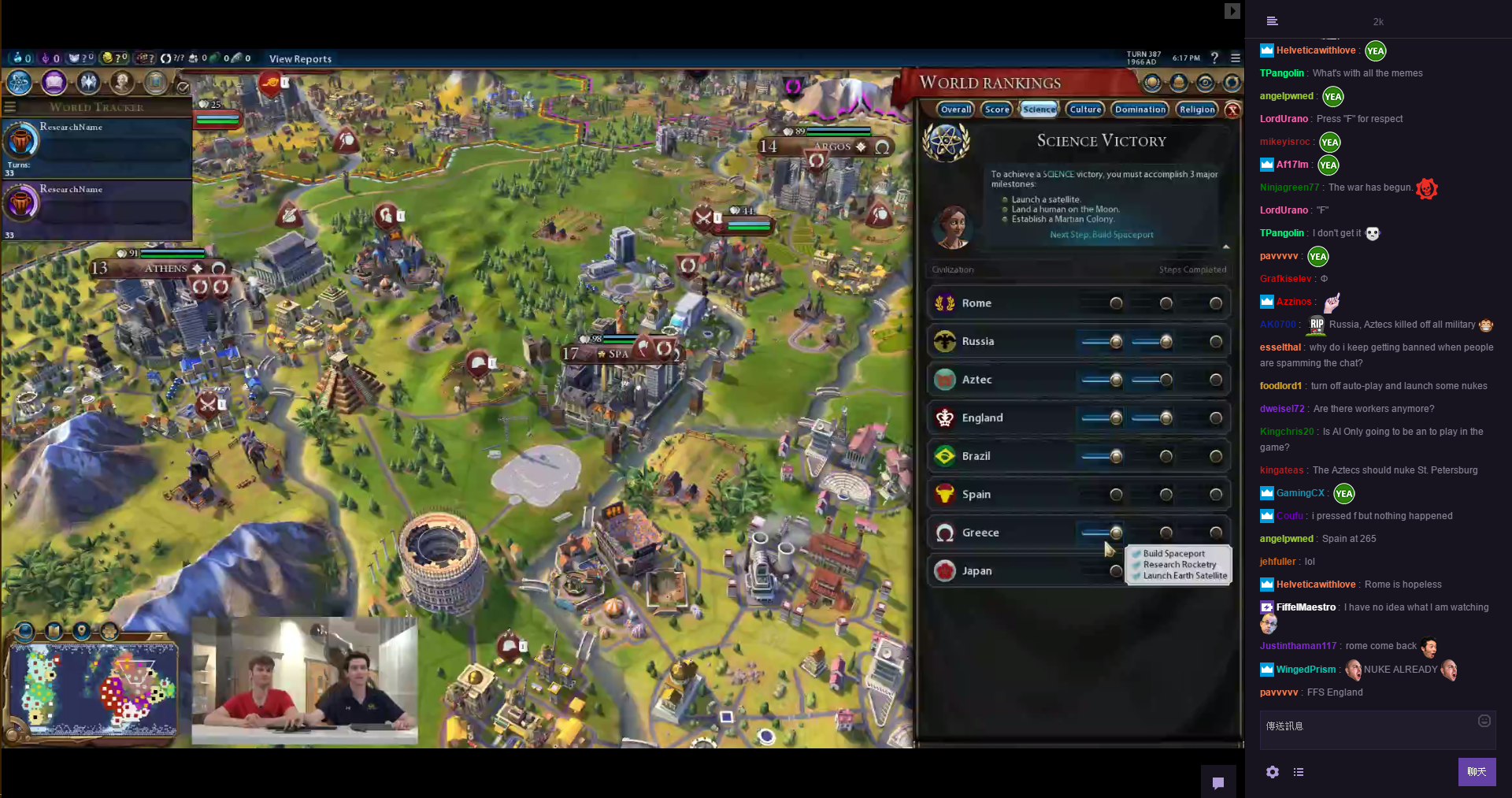1512x798 pixels.
Task: Show the Domination victory tab
Action: [x=1140, y=109]
